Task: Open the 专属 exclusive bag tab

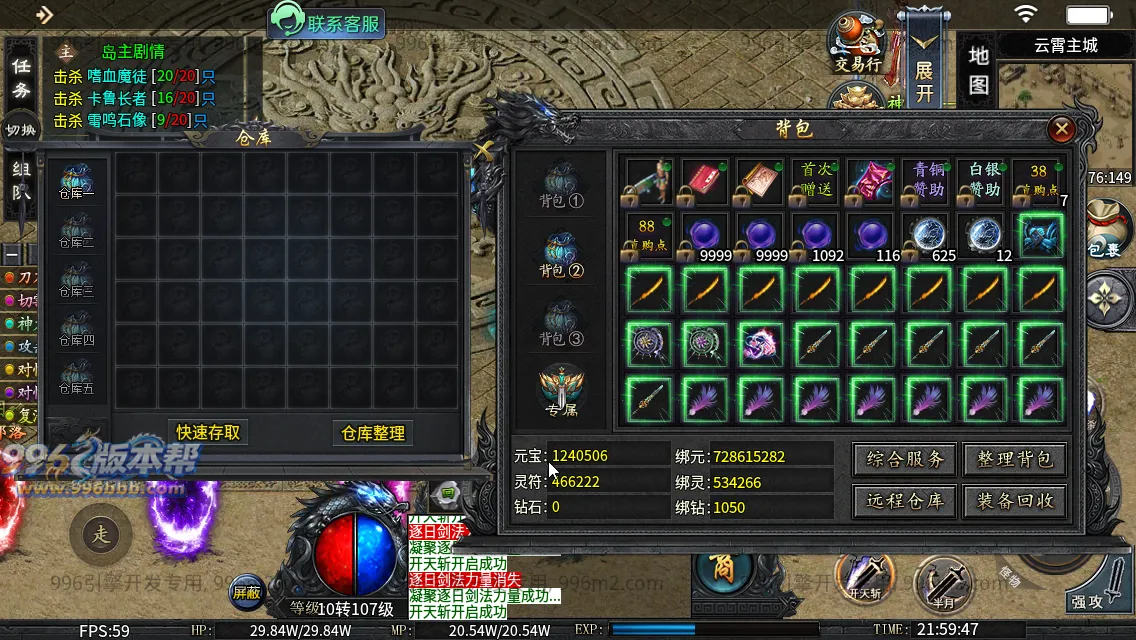Action: click(x=561, y=392)
